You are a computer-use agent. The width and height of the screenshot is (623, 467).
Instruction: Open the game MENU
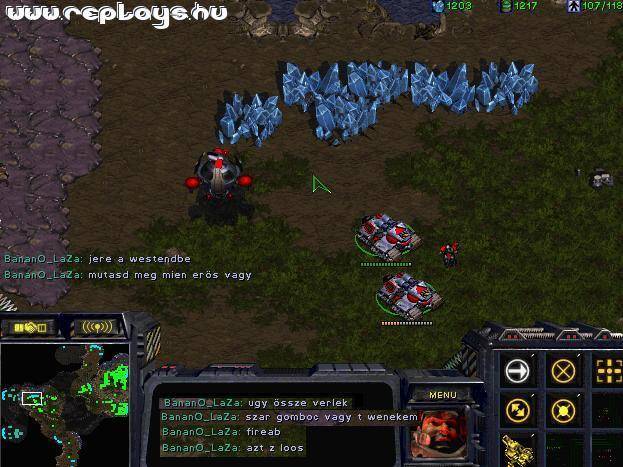tap(442, 395)
